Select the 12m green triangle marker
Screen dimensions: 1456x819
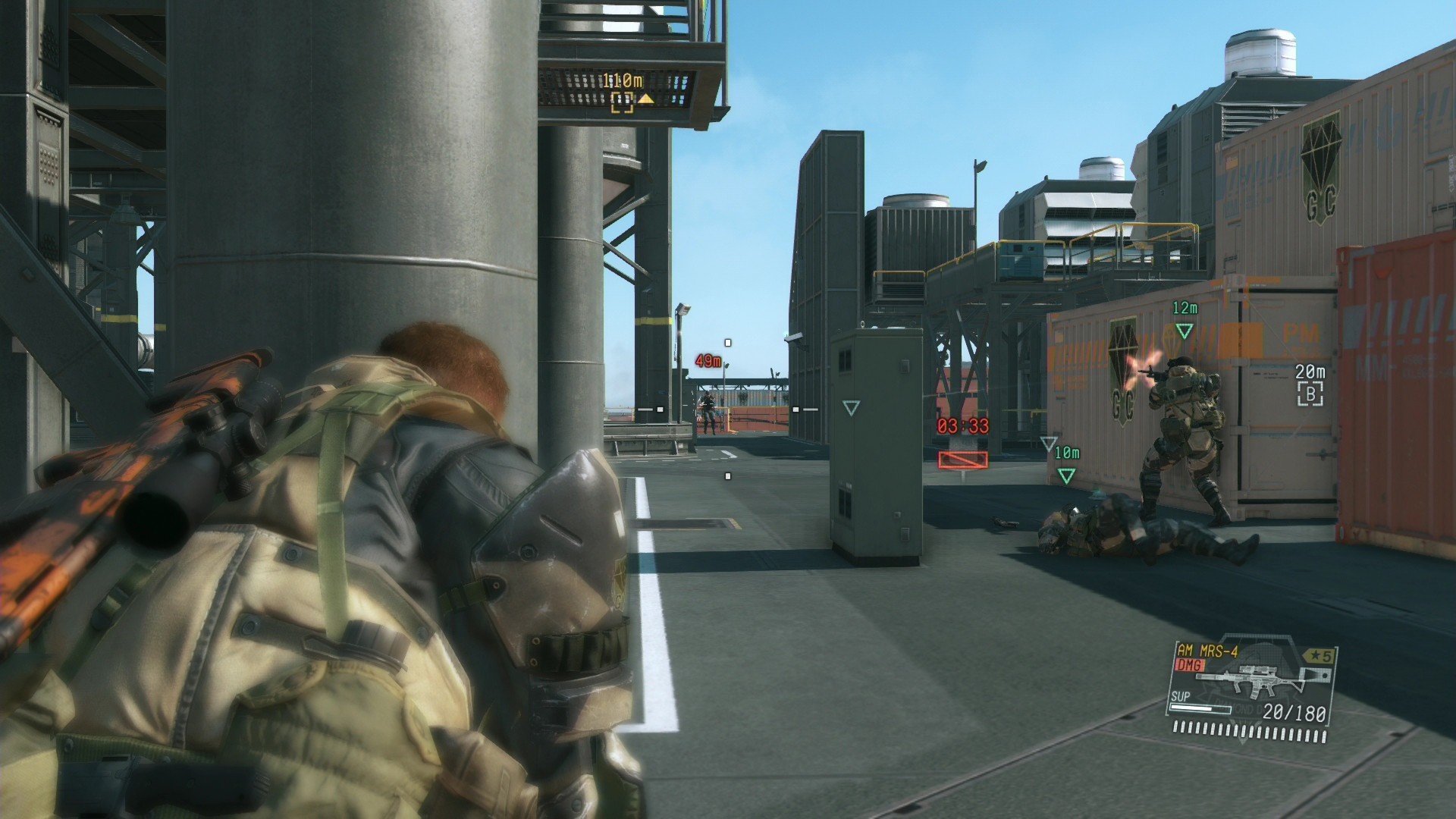click(1184, 329)
